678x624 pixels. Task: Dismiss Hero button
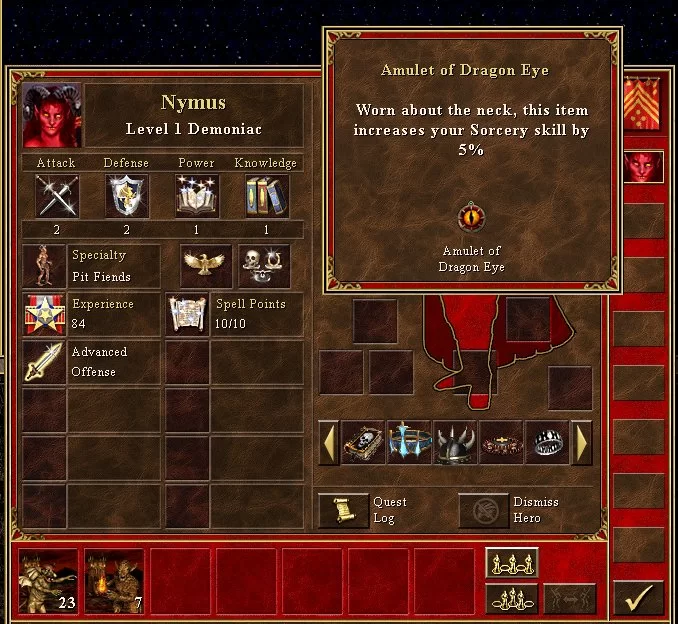pos(483,510)
